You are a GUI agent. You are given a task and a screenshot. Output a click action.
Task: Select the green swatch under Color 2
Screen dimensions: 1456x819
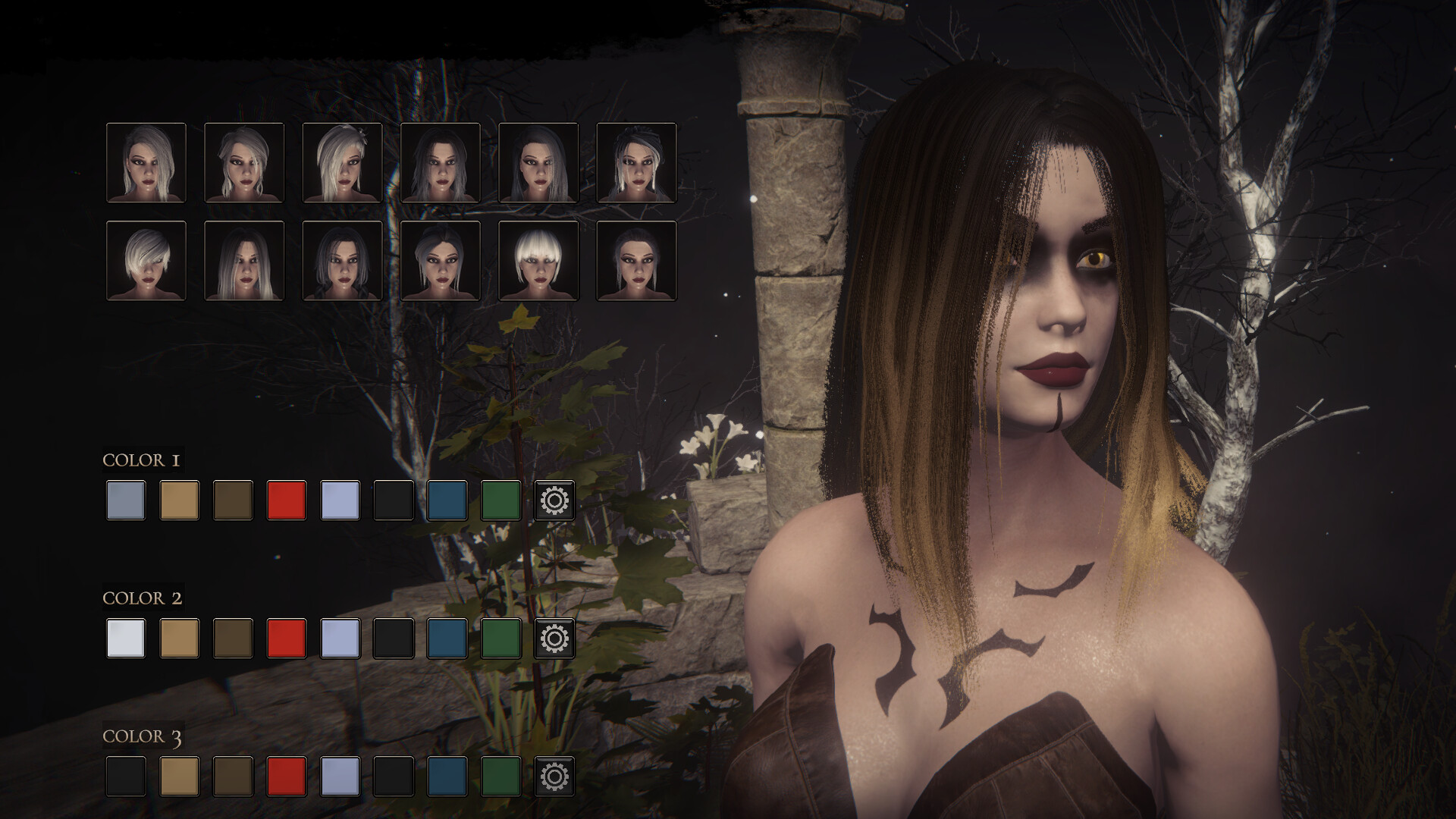[x=500, y=639]
